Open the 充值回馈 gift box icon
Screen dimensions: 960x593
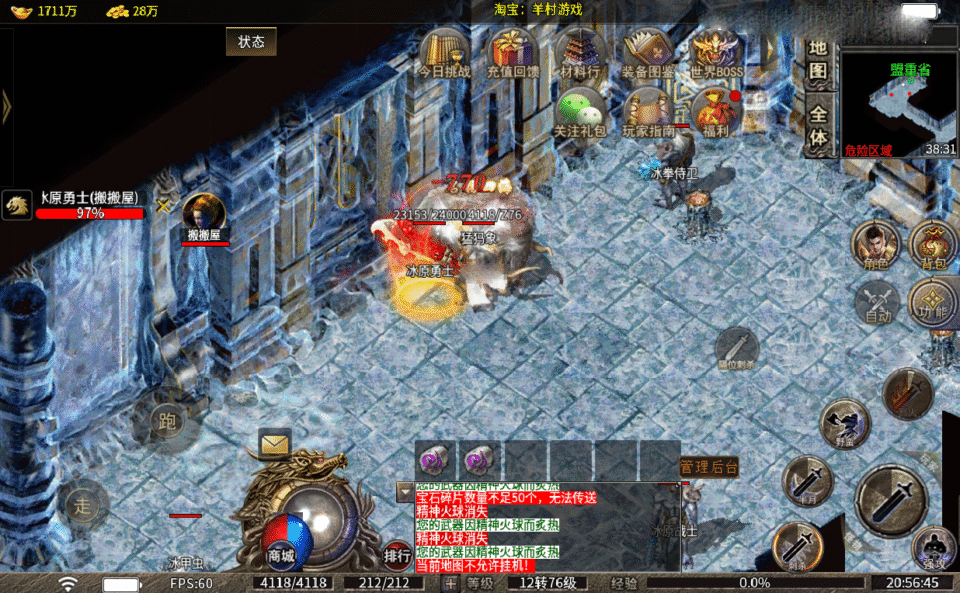click(512, 52)
